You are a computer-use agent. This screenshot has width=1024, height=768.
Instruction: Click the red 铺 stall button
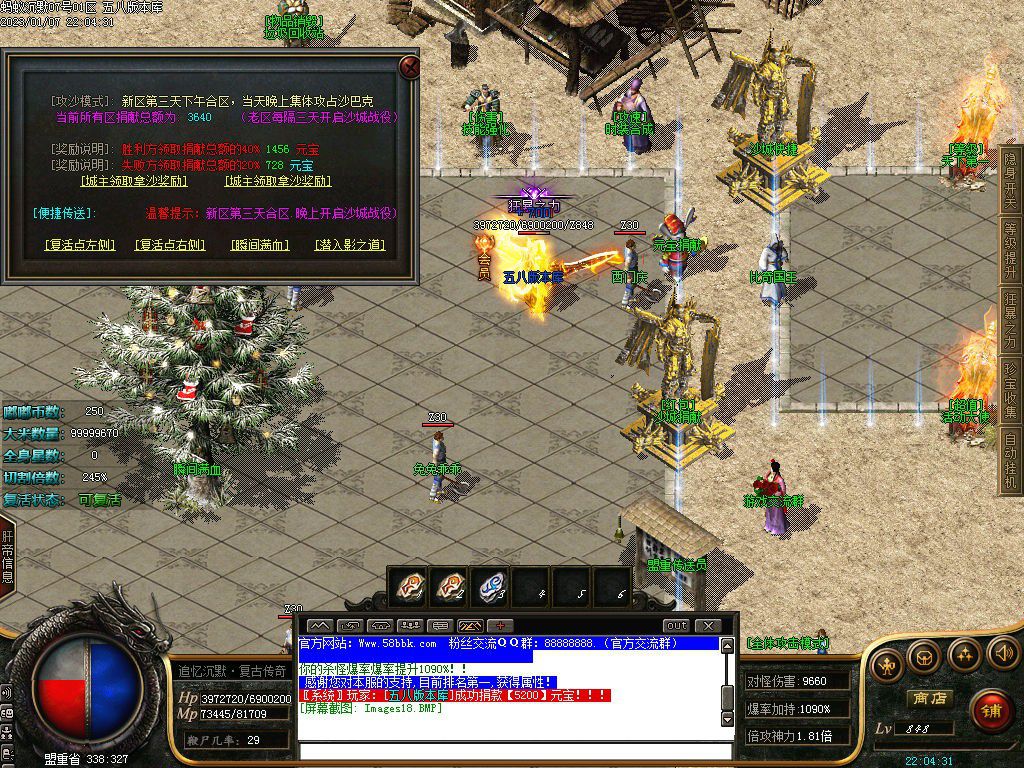click(x=990, y=710)
